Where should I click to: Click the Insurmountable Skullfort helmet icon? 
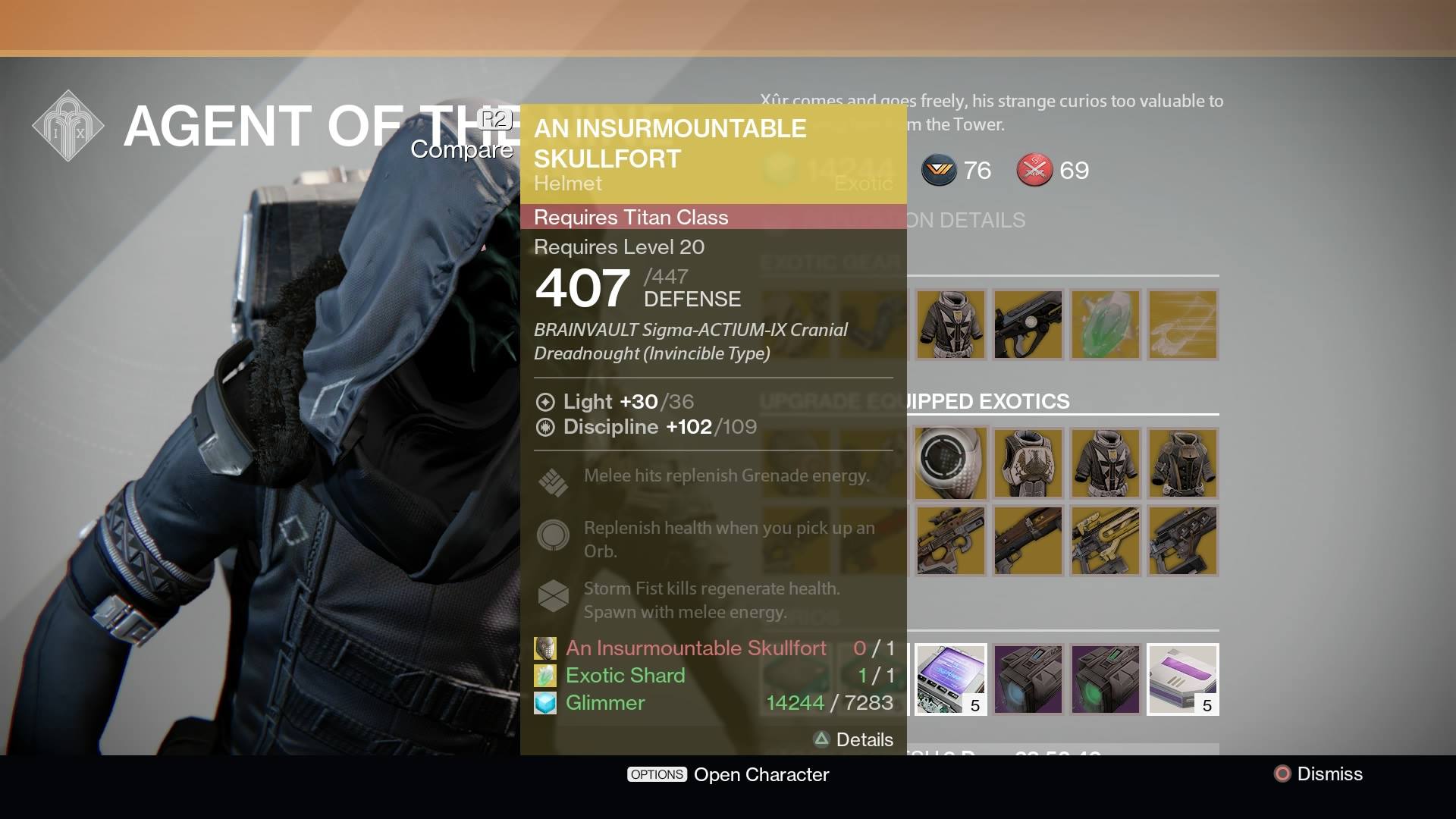pos(545,648)
